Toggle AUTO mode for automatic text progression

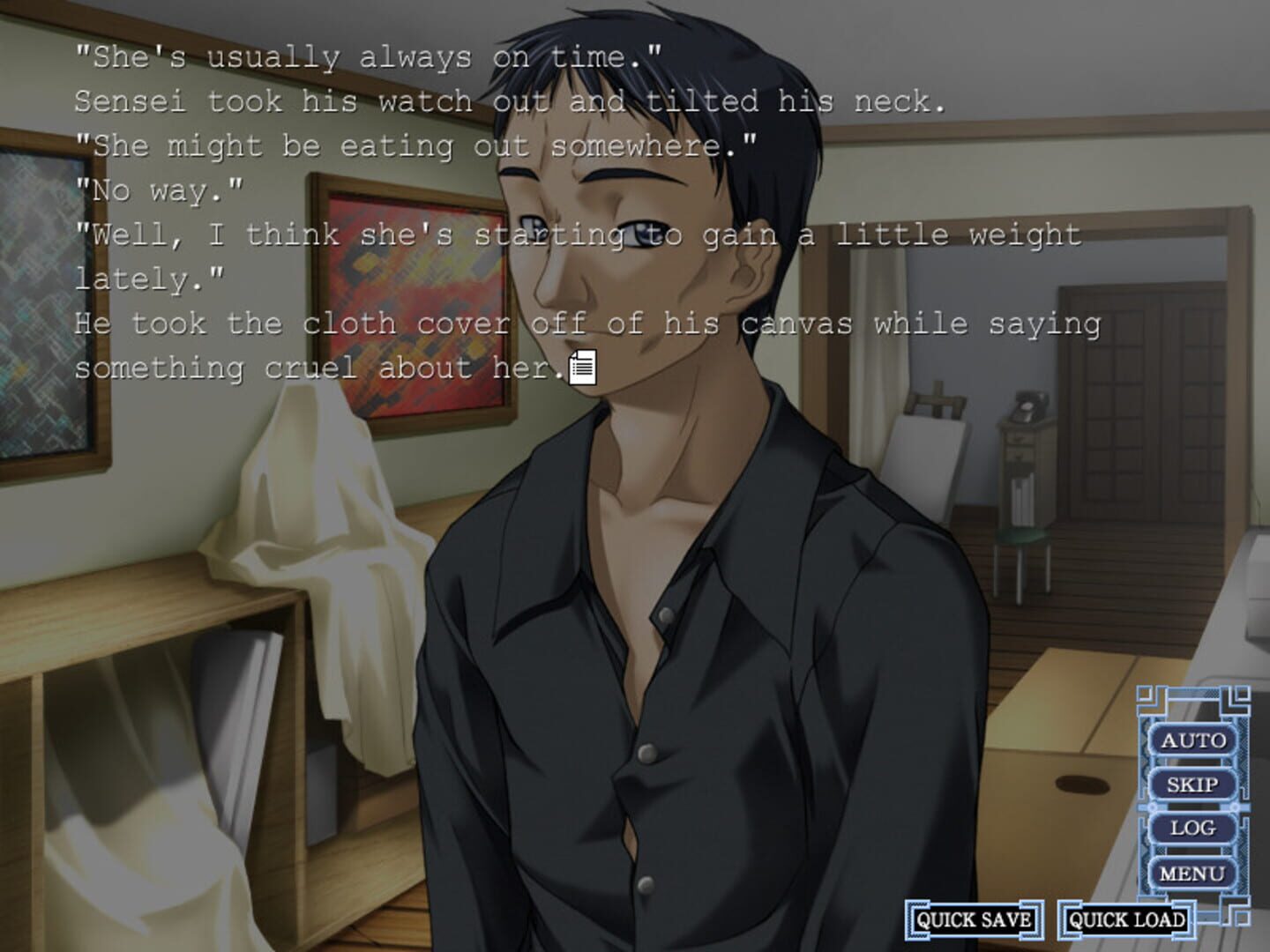tap(1195, 741)
